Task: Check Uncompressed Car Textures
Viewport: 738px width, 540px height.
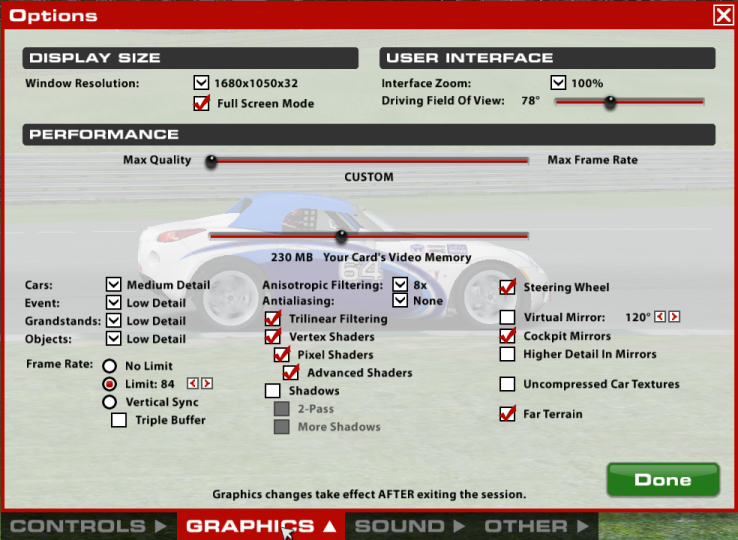Action: 507,384
